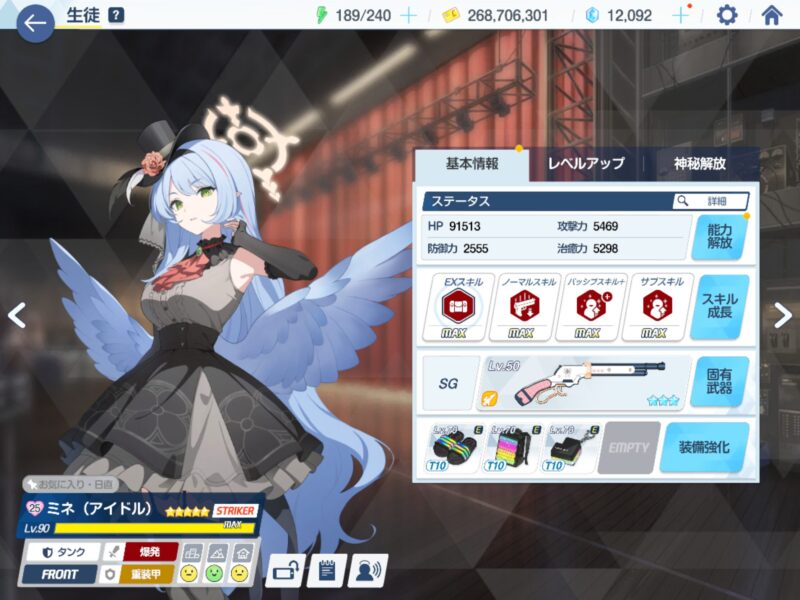The image size is (800, 600).
Task: Play the student voice lines
Action: pos(367,571)
